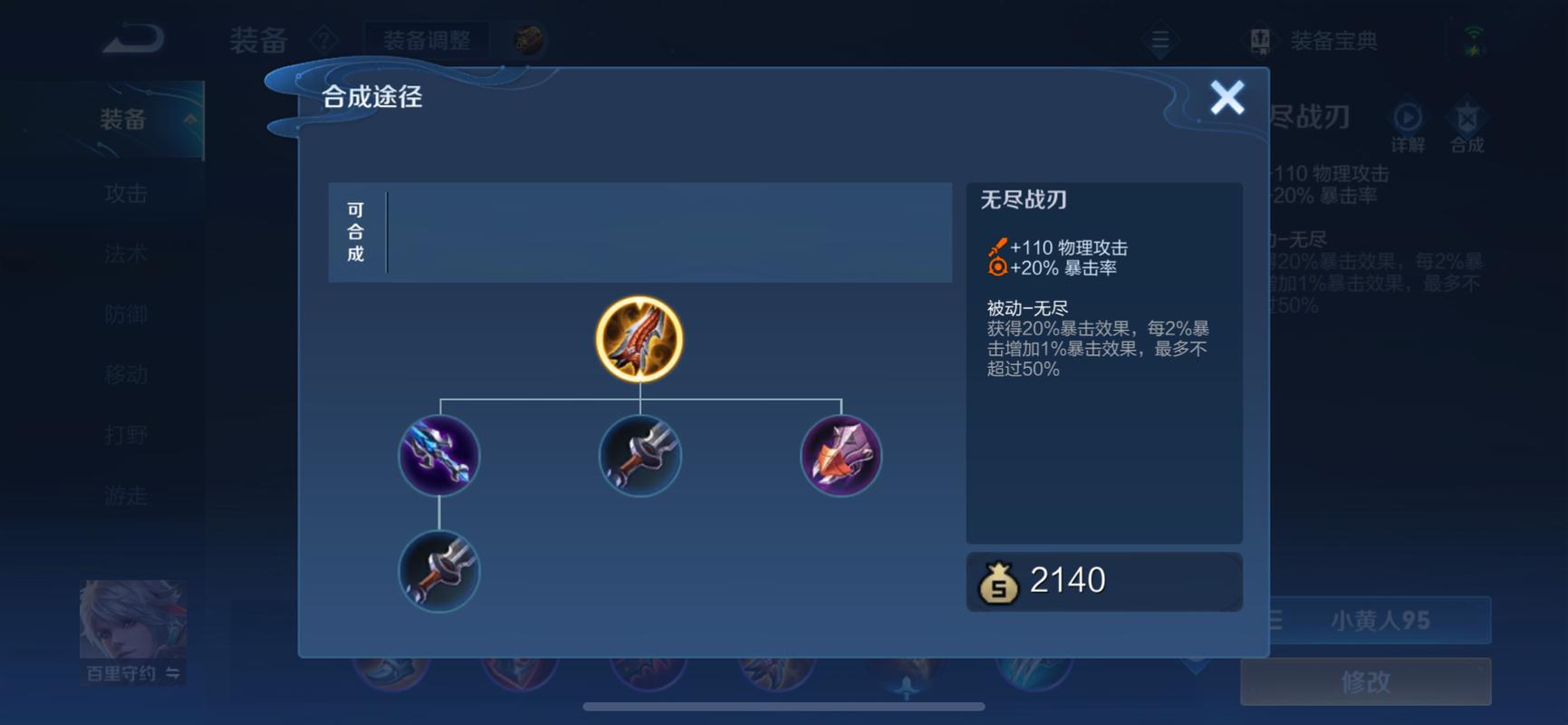The height and width of the screenshot is (725, 1568).
Task: Open the 防御 equipment category
Action: 124,314
